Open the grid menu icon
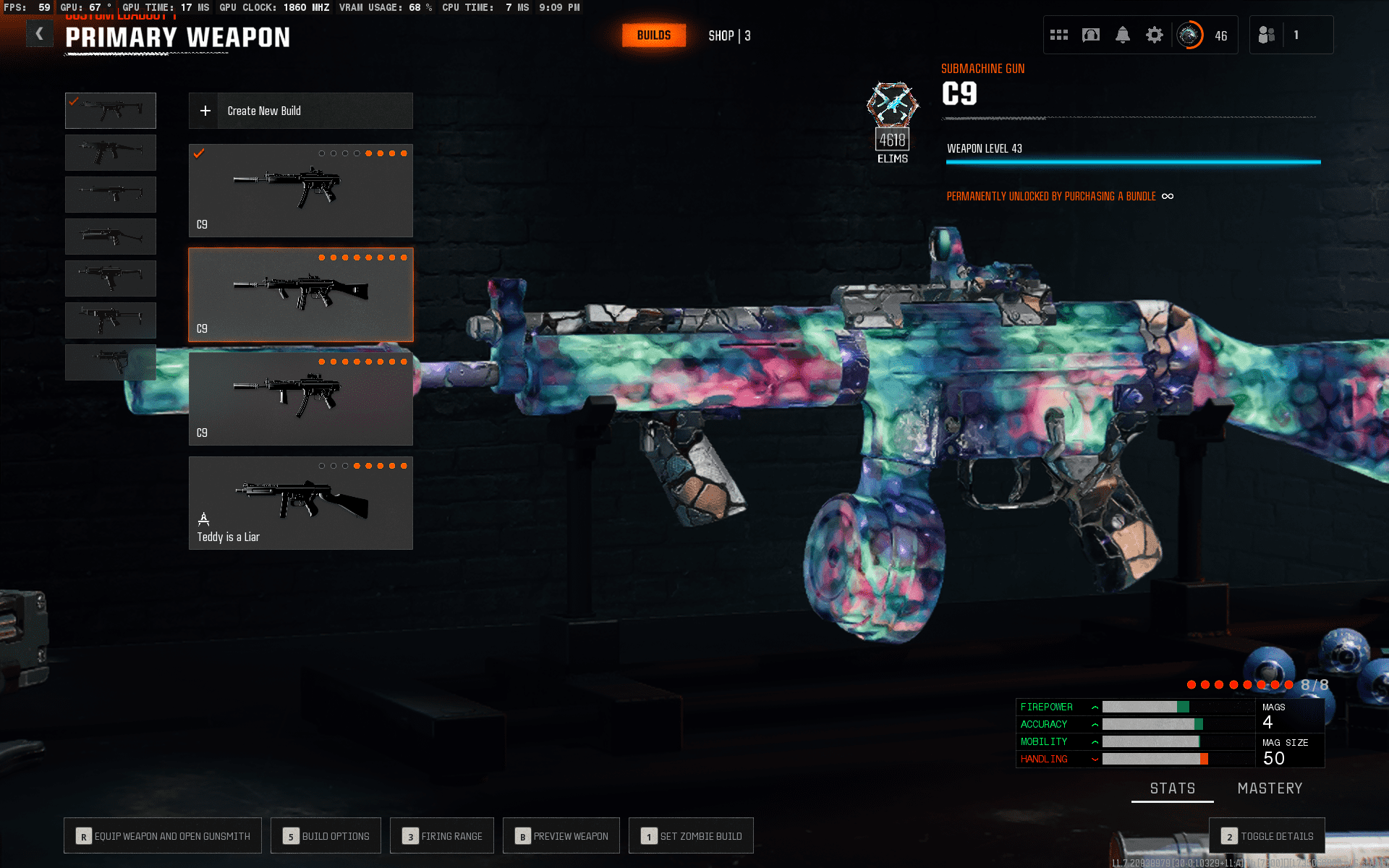 coord(1058,35)
